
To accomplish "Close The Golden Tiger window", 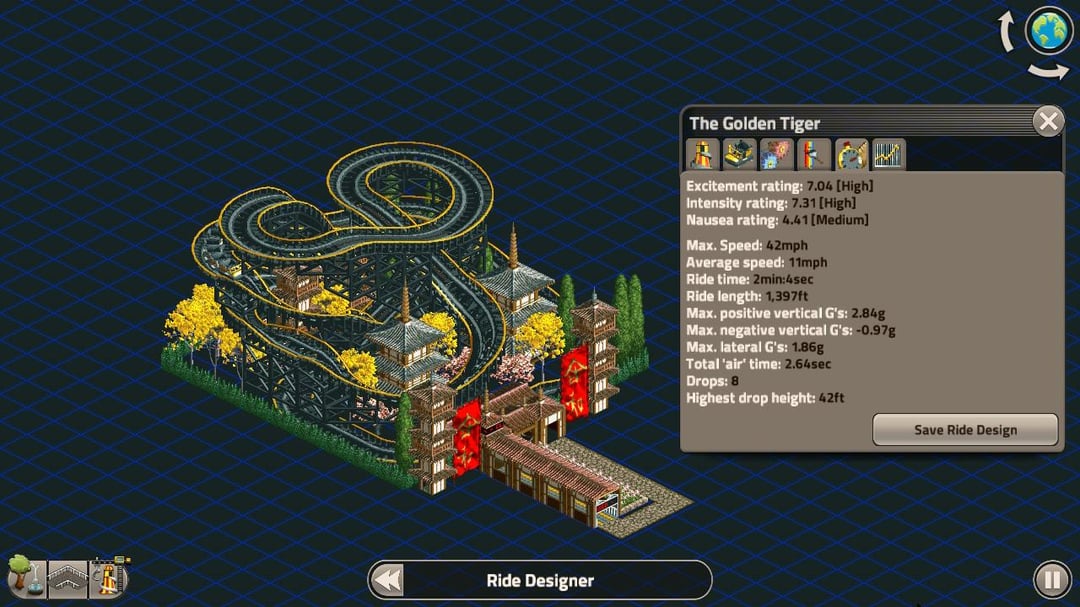I will (x=1047, y=122).
